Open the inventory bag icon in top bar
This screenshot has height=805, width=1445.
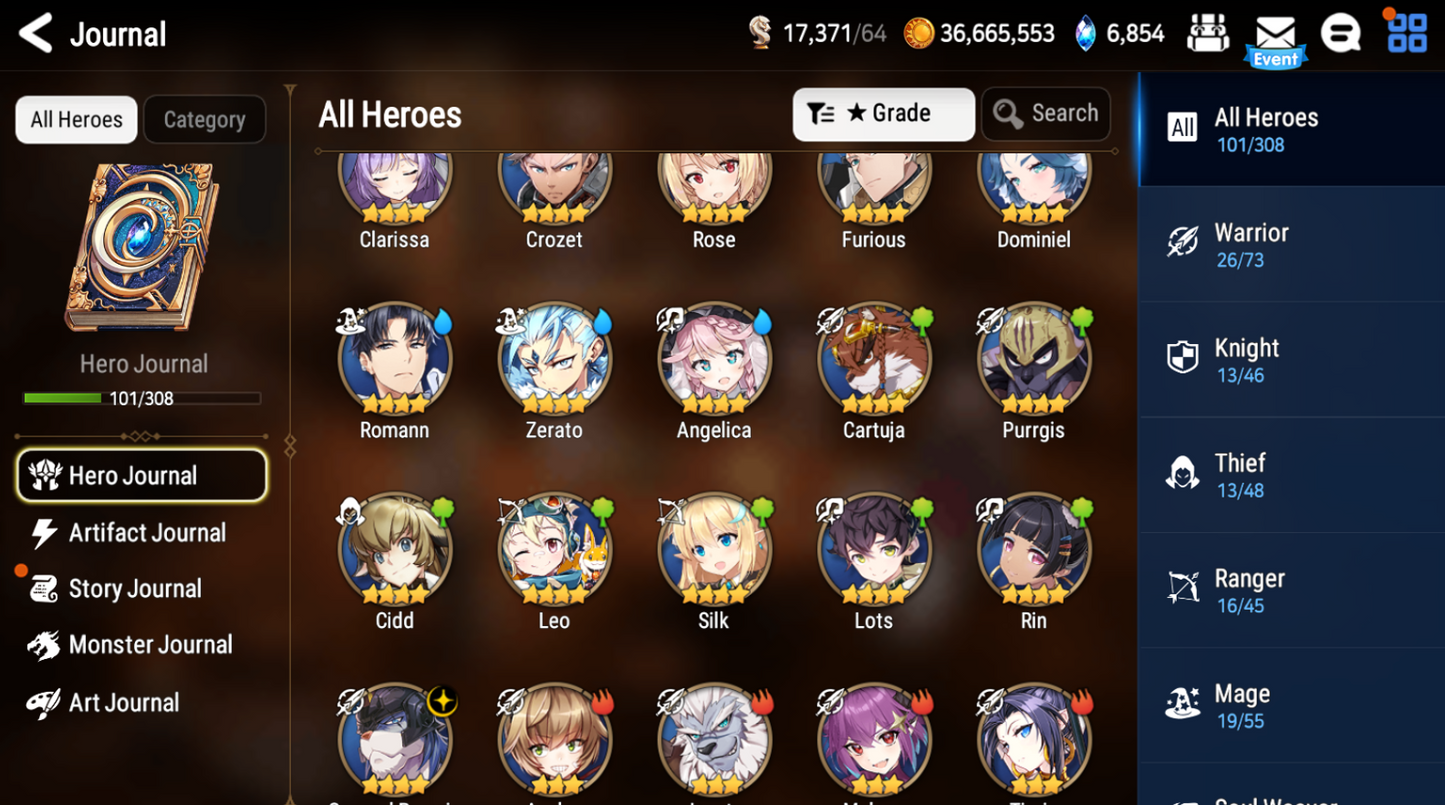1207,32
